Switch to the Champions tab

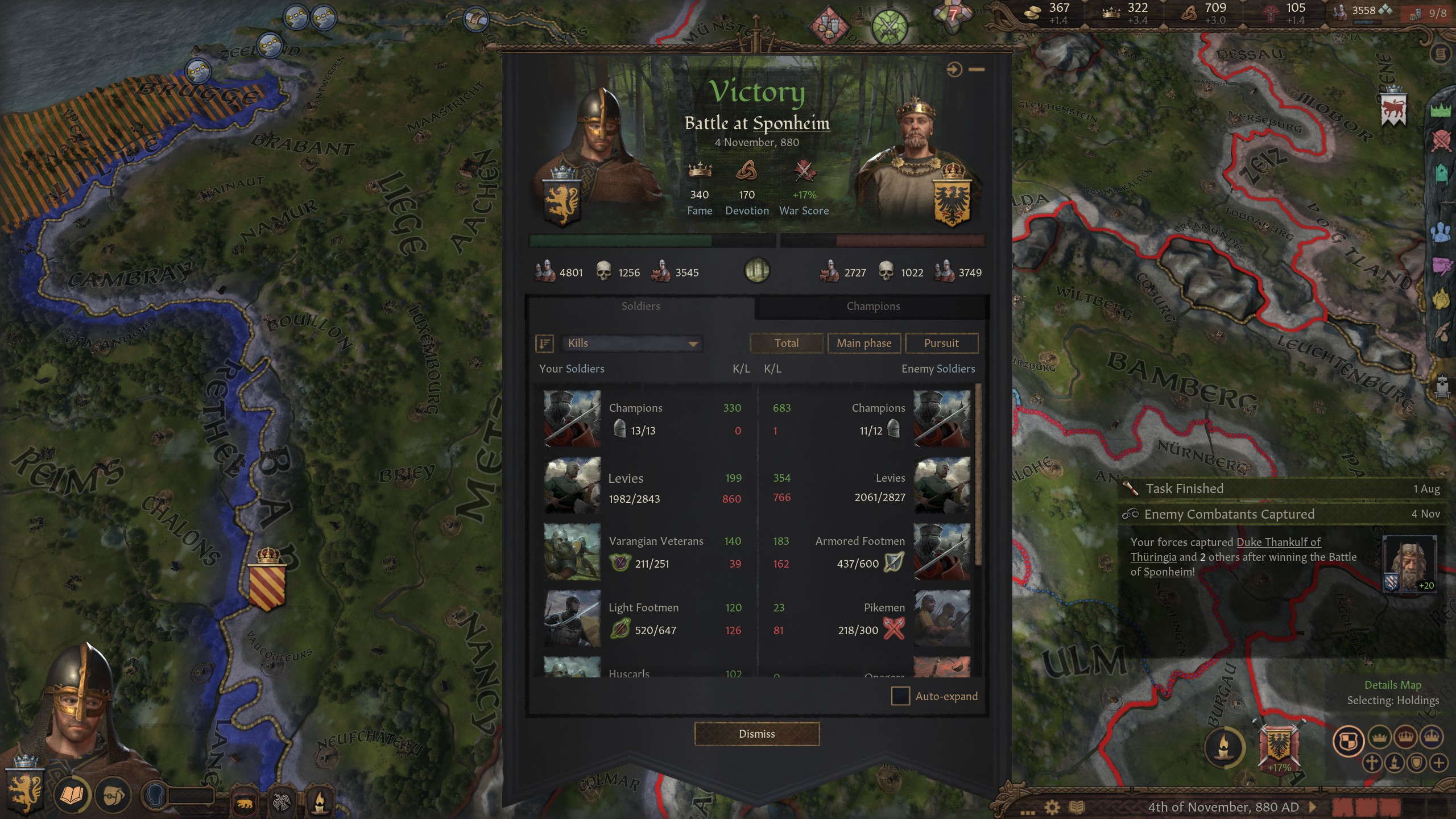coord(874,306)
